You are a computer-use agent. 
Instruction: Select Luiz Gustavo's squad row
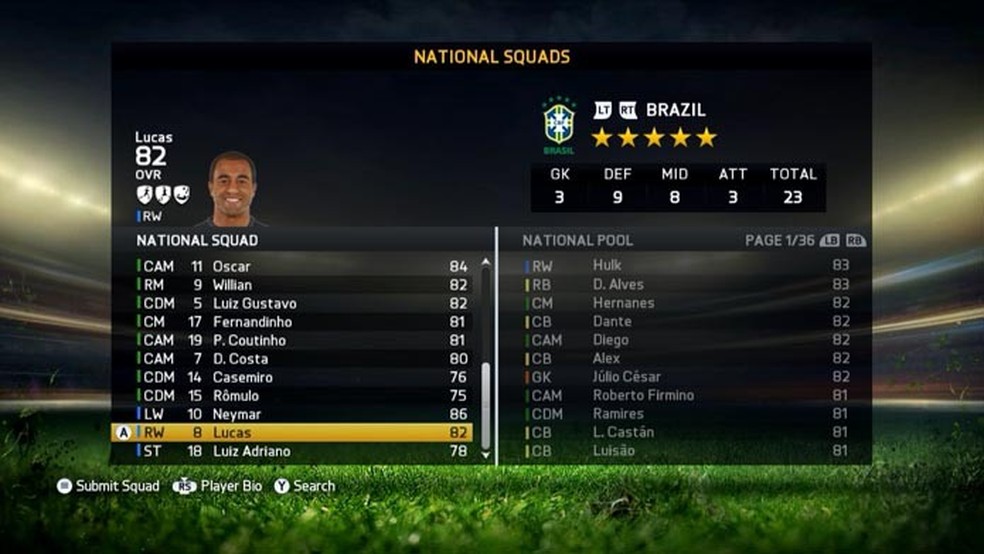[300, 304]
